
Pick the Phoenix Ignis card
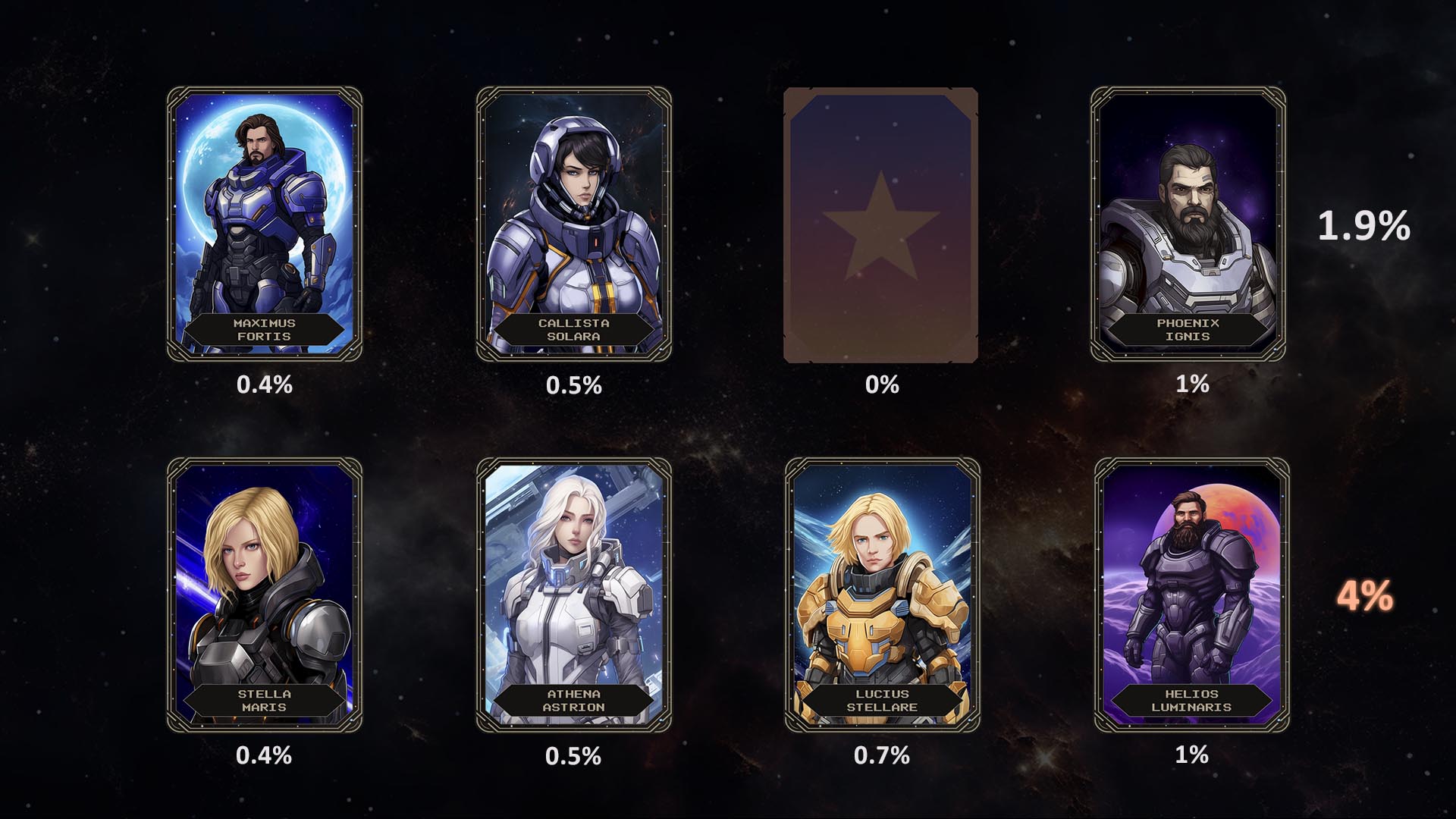(x=1188, y=224)
